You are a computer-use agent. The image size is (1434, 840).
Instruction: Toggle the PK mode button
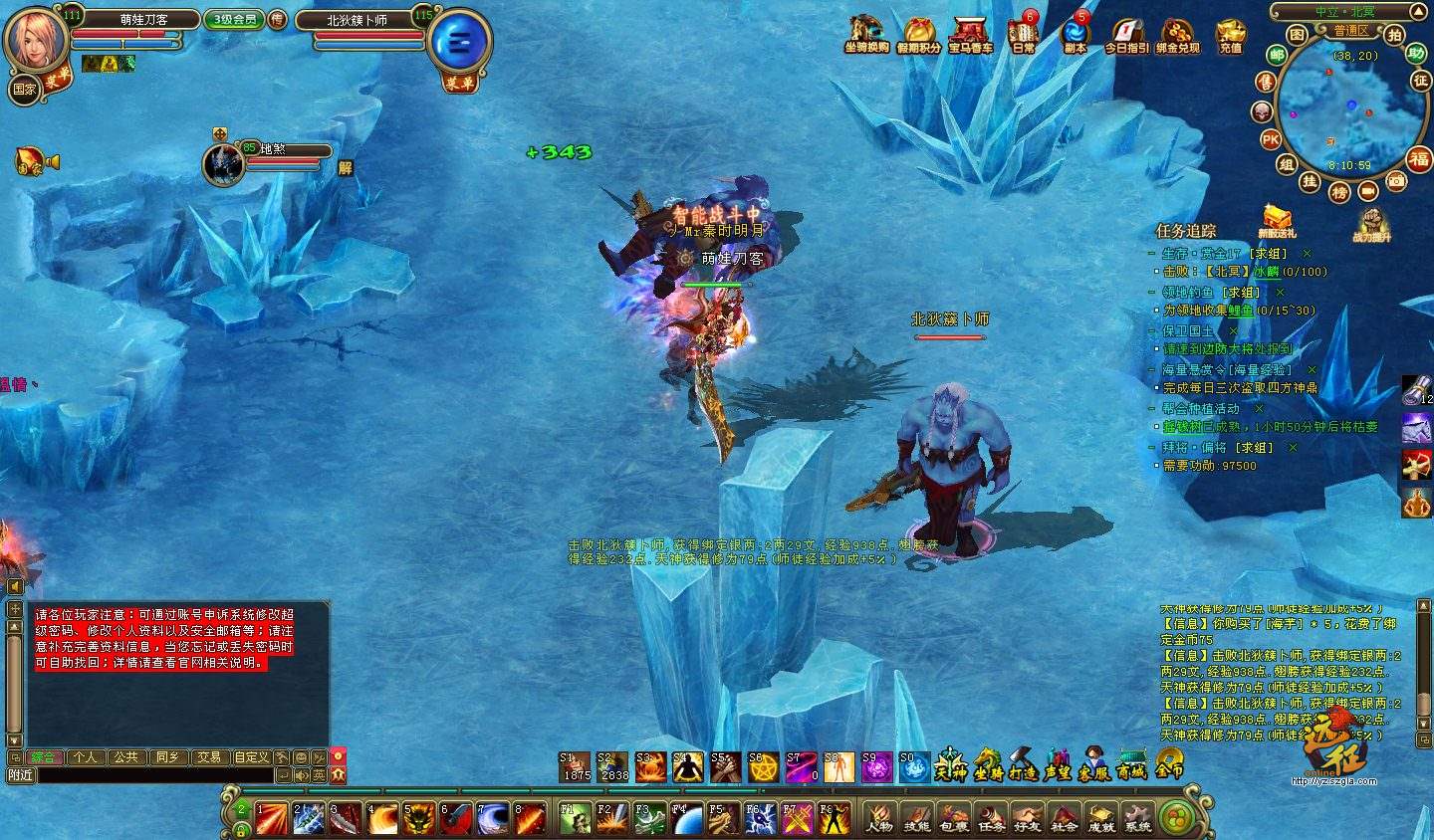(1271, 140)
